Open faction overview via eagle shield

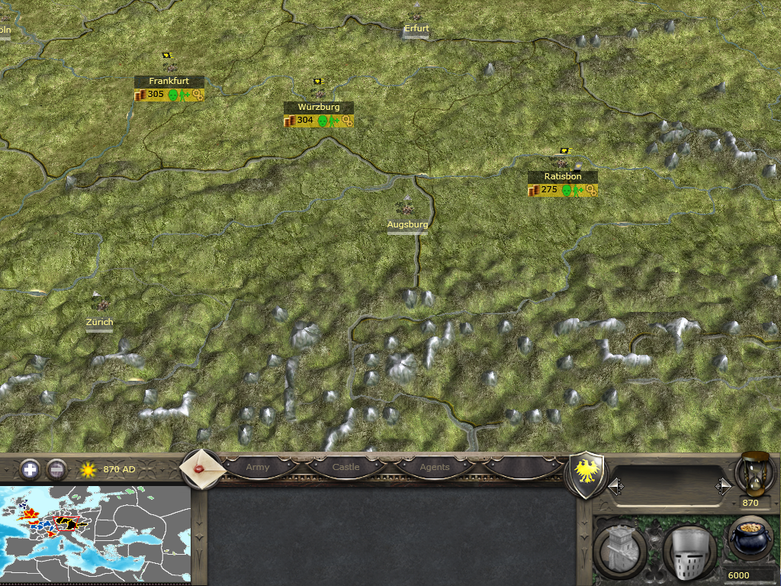[583, 471]
